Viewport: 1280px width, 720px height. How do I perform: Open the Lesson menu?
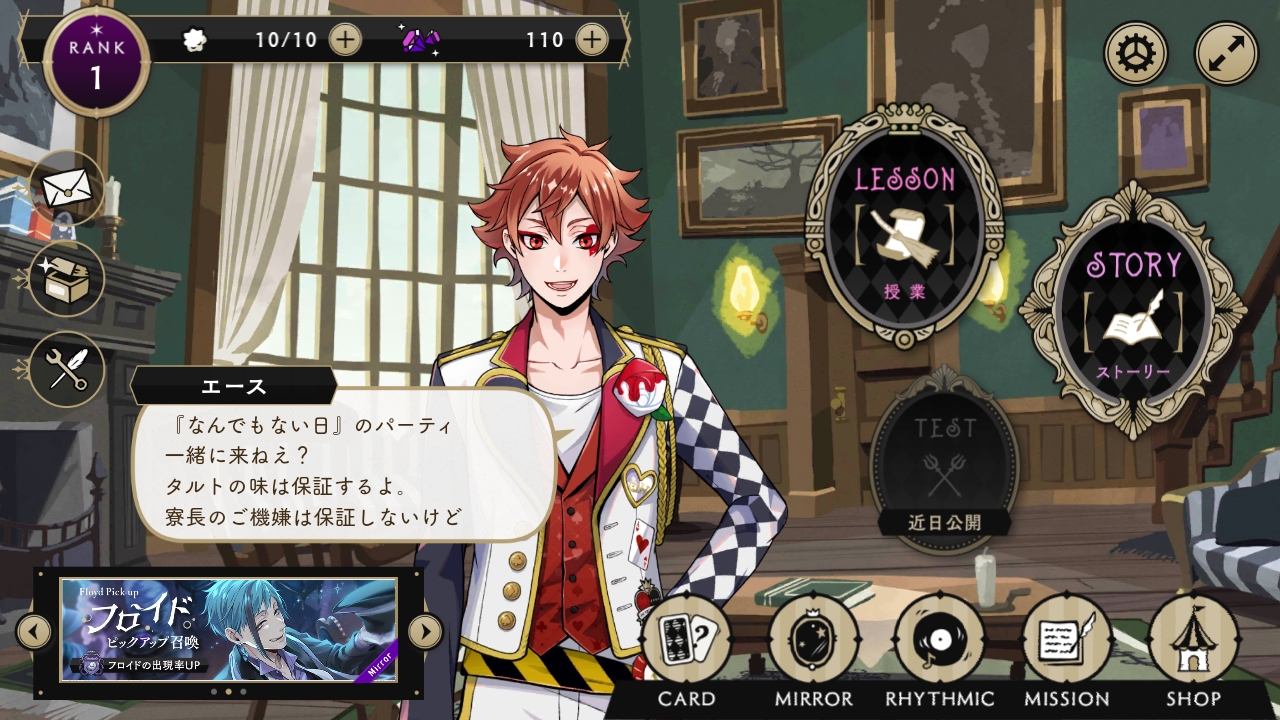[x=904, y=228]
